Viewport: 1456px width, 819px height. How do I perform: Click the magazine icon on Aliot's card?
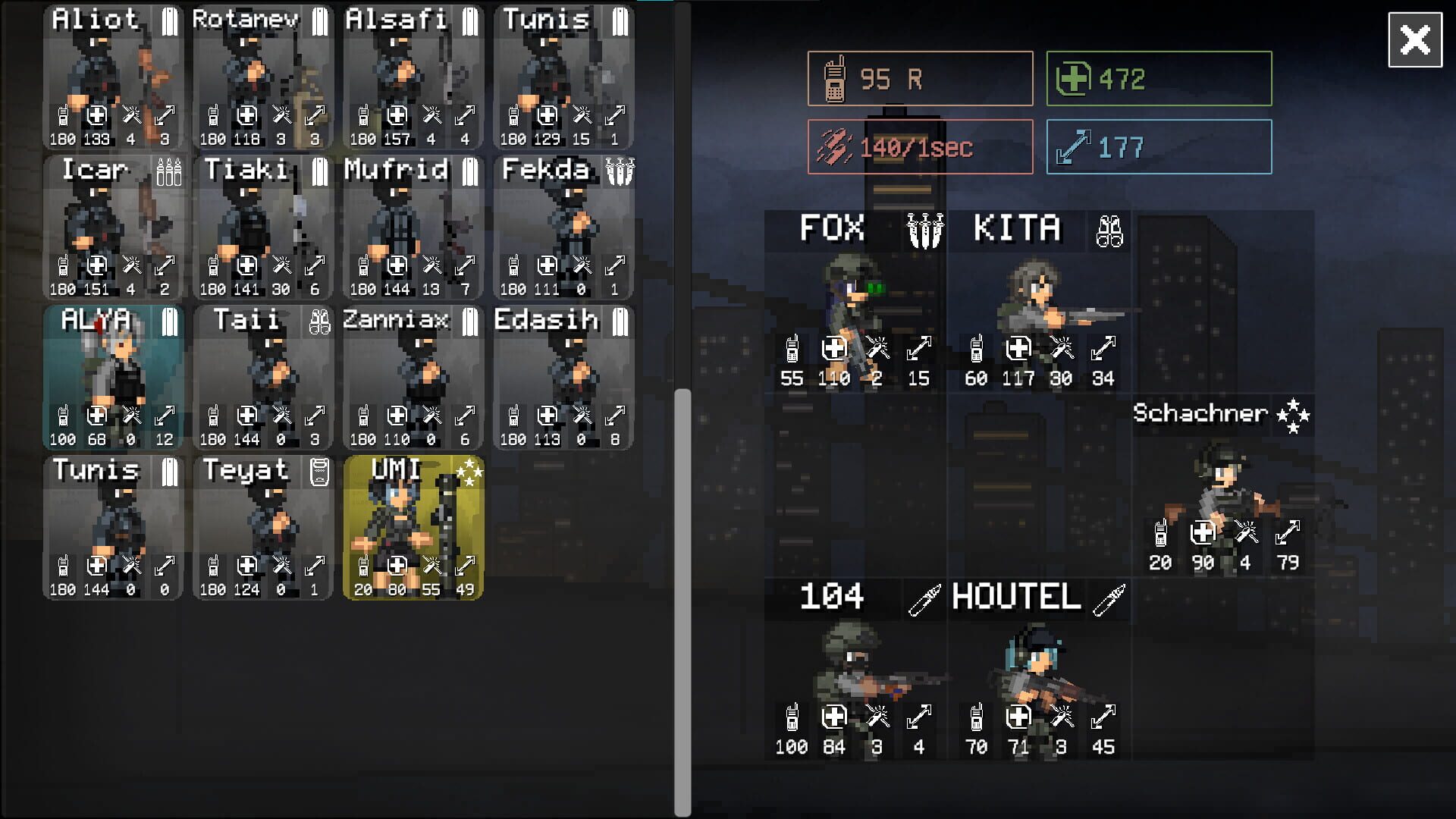point(169,20)
